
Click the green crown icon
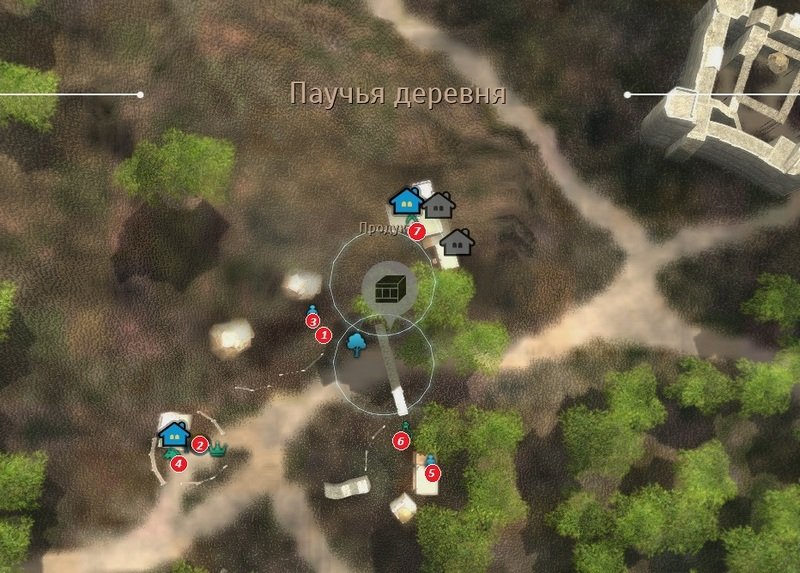click(219, 449)
